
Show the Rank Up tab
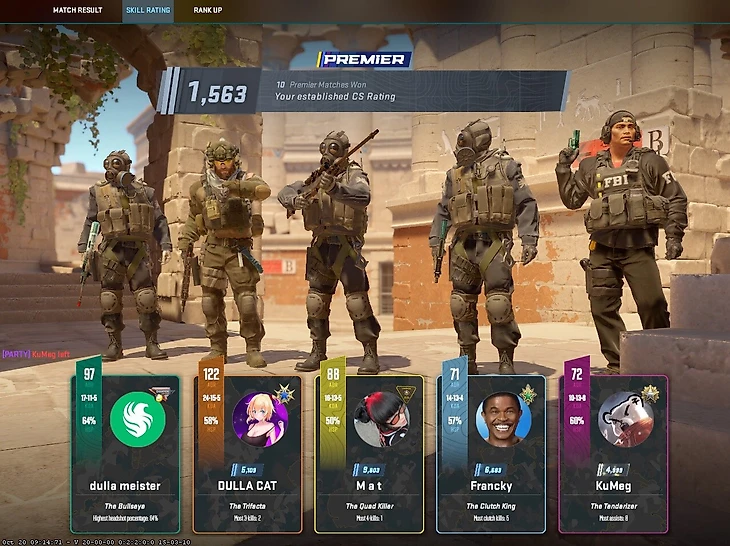click(x=208, y=11)
